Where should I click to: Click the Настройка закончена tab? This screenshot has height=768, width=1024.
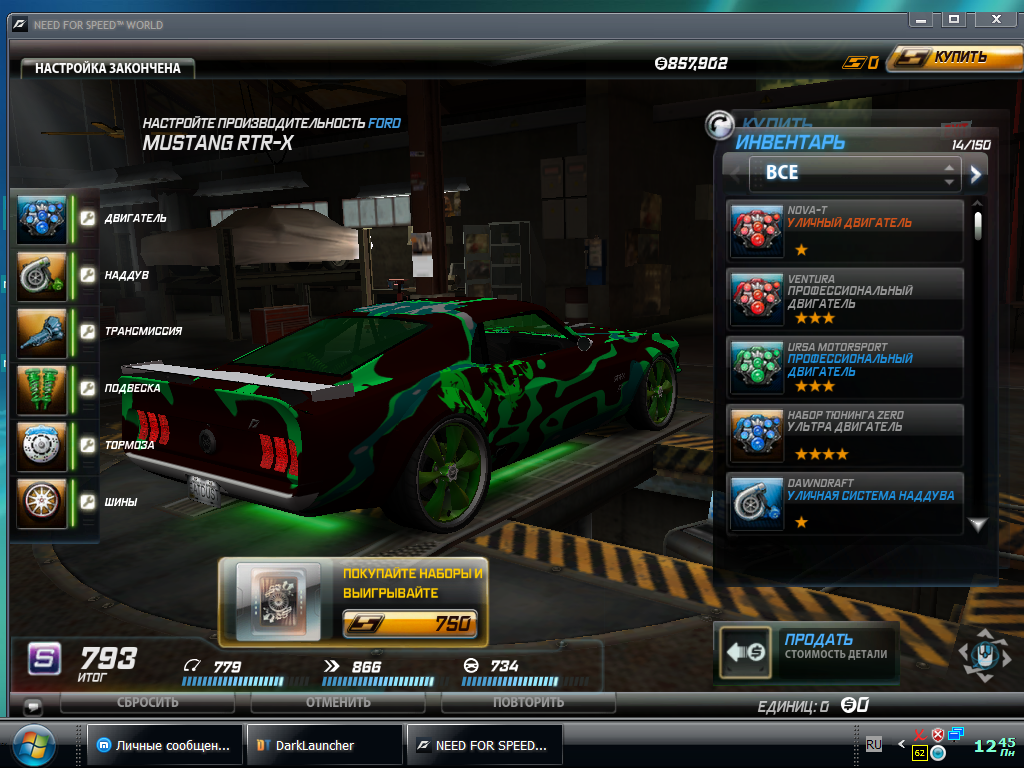(108, 68)
